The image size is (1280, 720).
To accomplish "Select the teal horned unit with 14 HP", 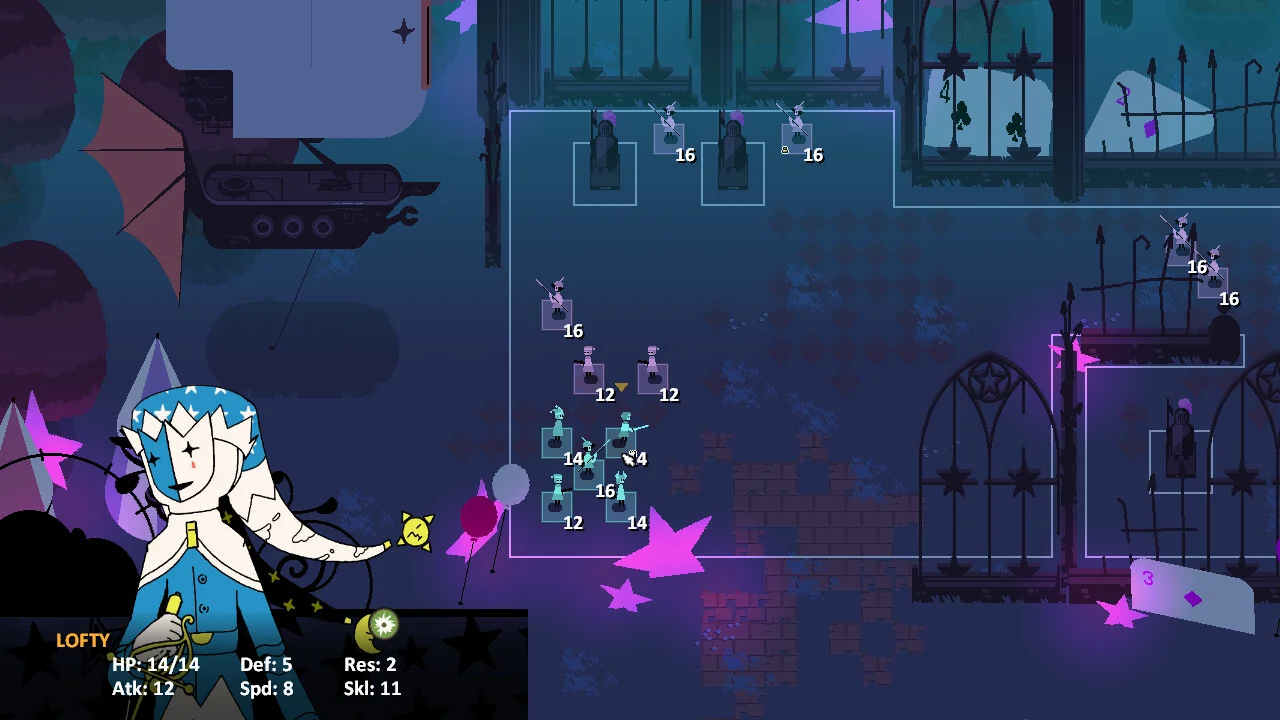I will click(620, 499).
